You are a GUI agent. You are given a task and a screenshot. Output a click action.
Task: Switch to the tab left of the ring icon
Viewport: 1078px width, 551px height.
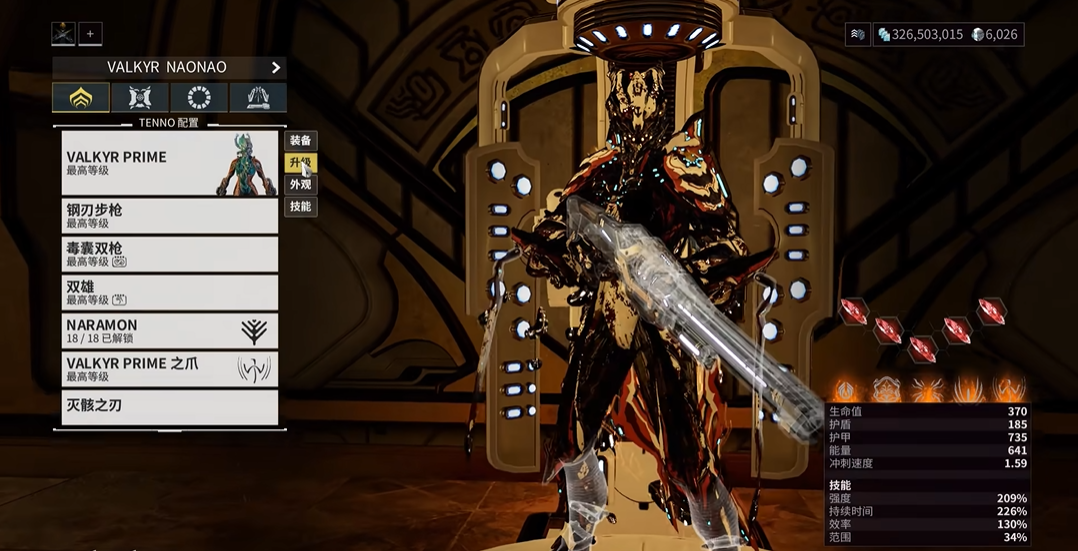click(x=140, y=98)
